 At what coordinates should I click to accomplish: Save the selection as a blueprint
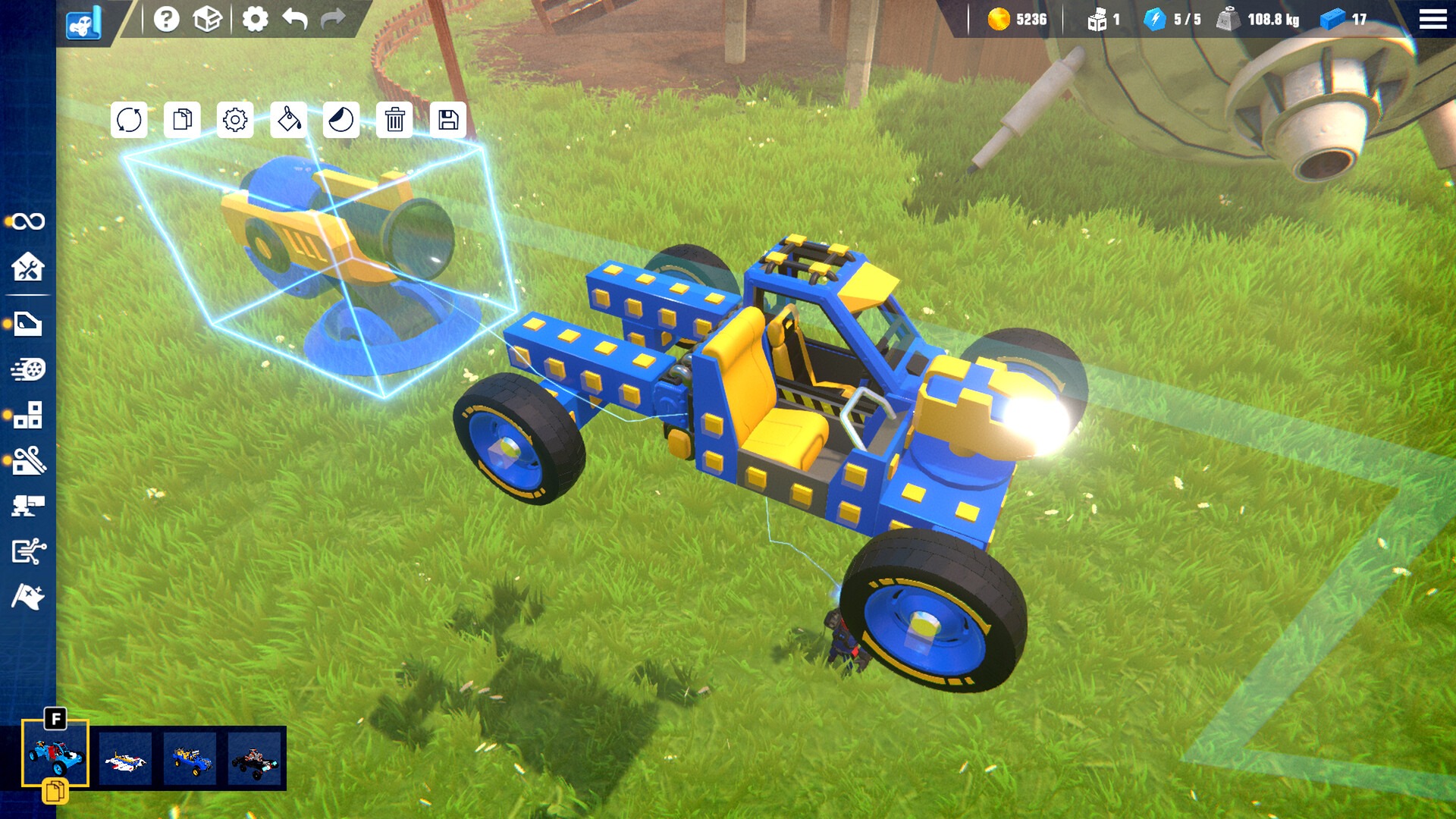click(448, 120)
